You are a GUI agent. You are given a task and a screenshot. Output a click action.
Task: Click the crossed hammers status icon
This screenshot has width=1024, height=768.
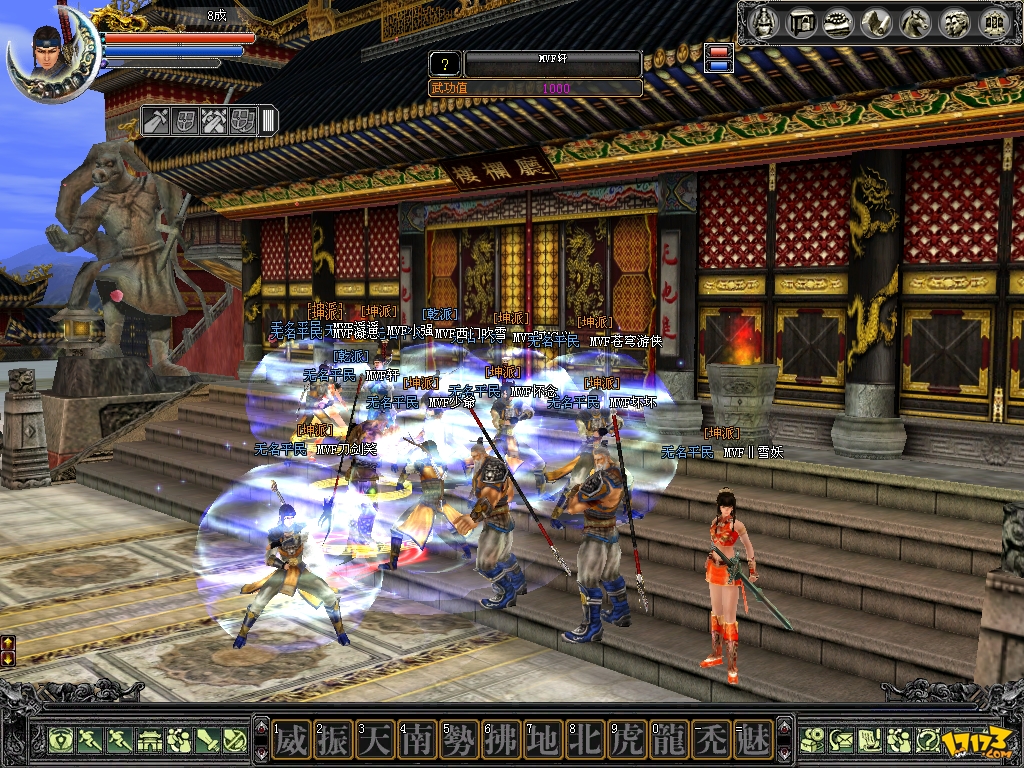pos(214,122)
